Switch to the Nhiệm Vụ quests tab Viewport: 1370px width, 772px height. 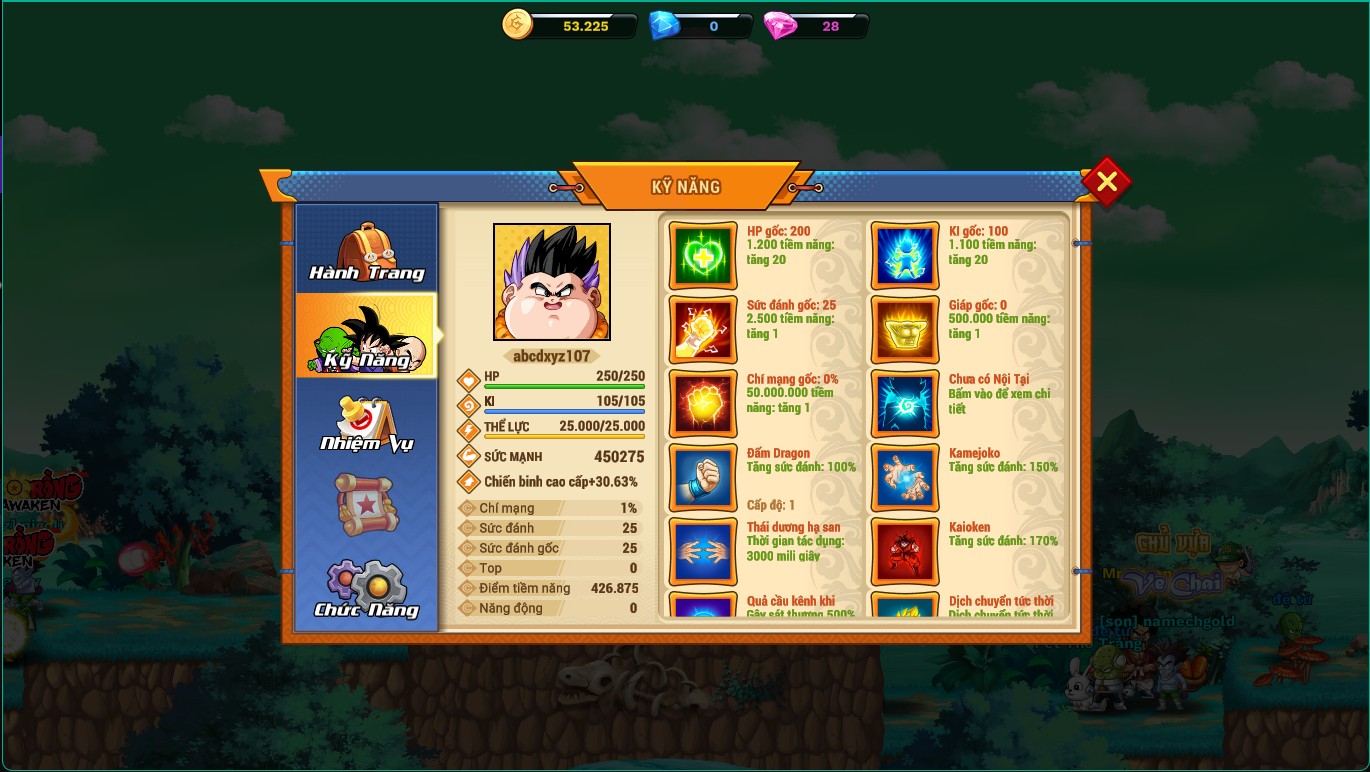[x=367, y=422]
